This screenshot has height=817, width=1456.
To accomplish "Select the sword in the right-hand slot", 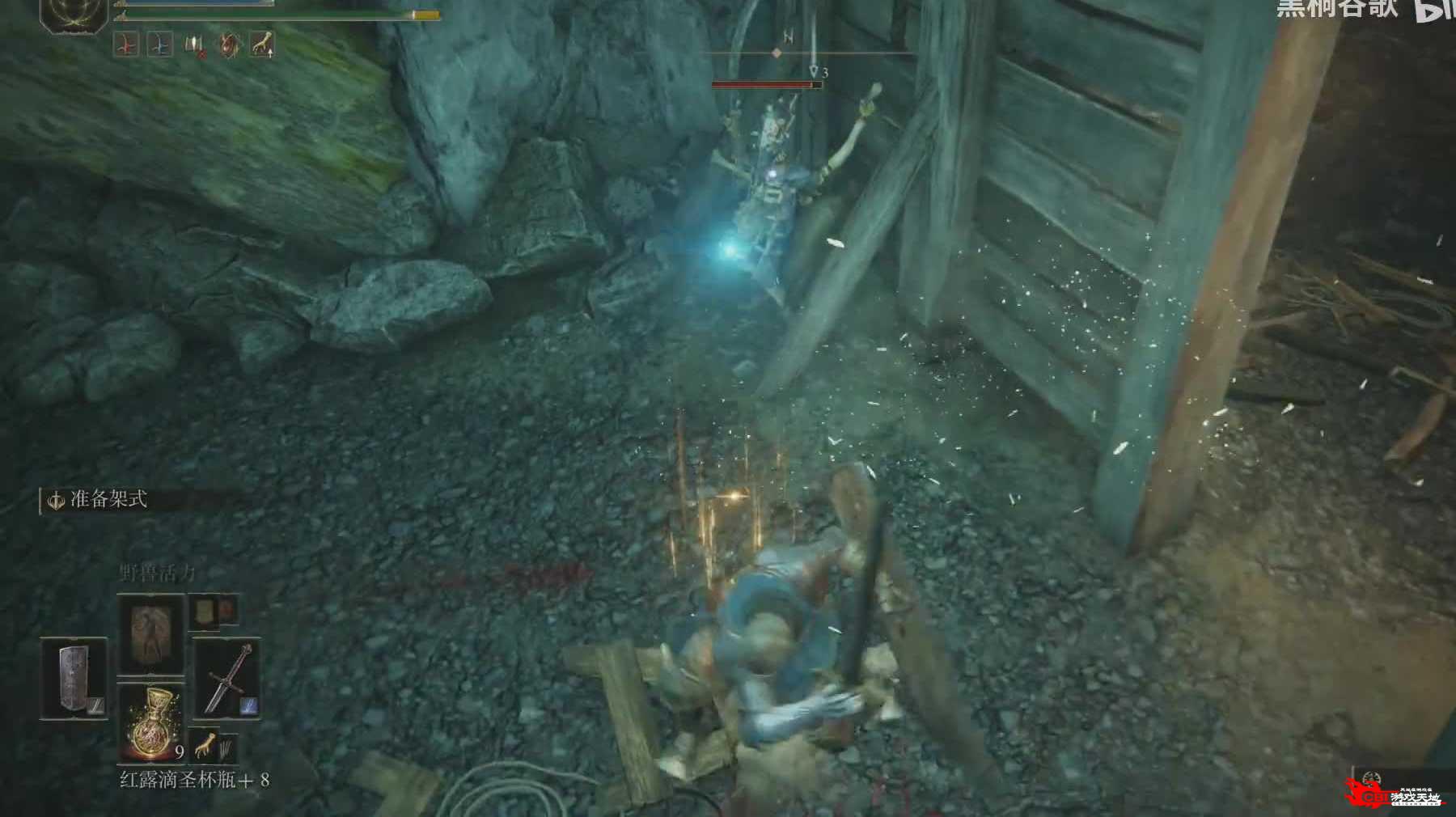I will [226, 678].
